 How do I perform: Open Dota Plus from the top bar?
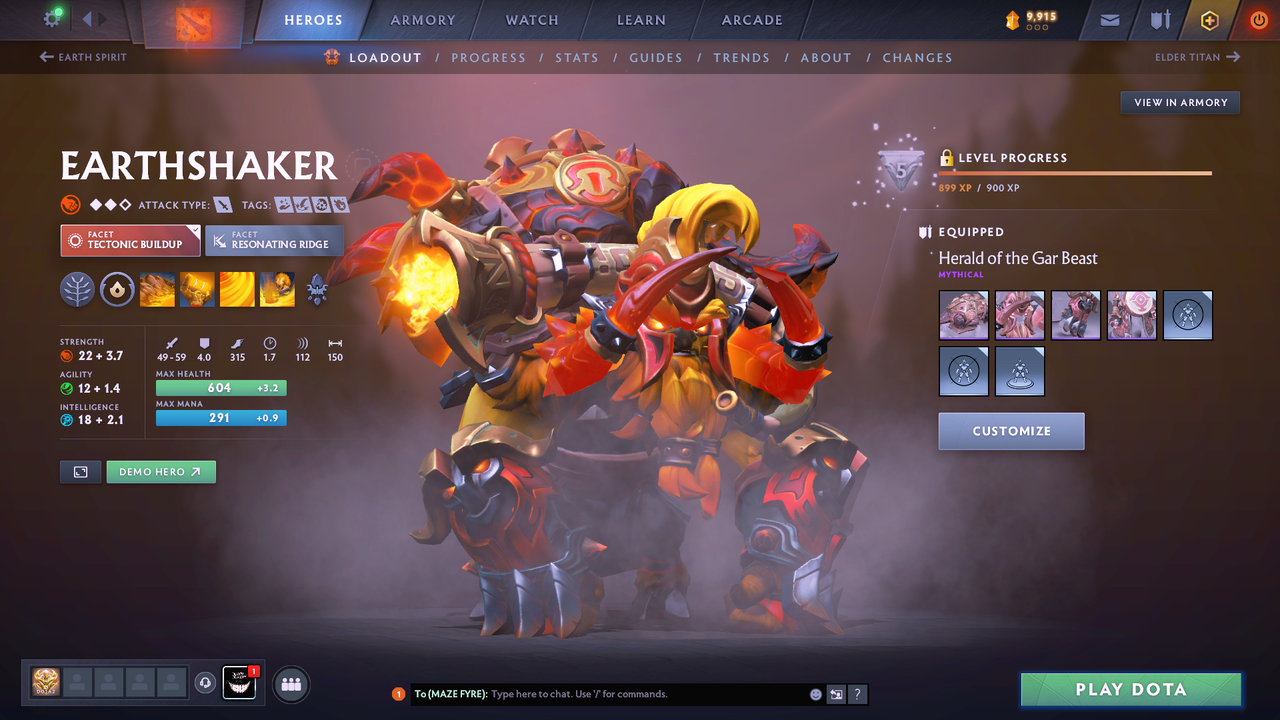click(1209, 19)
